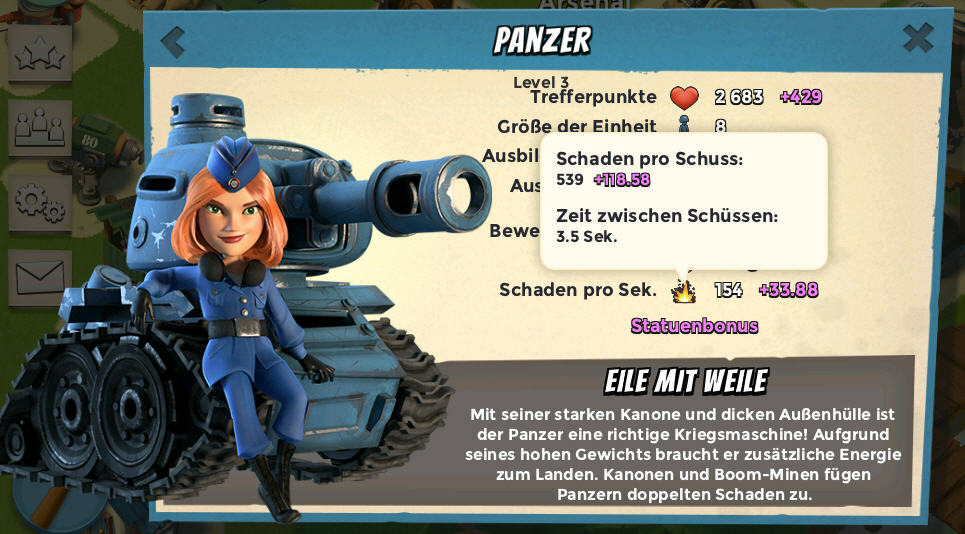Close the Panzer info panel

(917, 38)
